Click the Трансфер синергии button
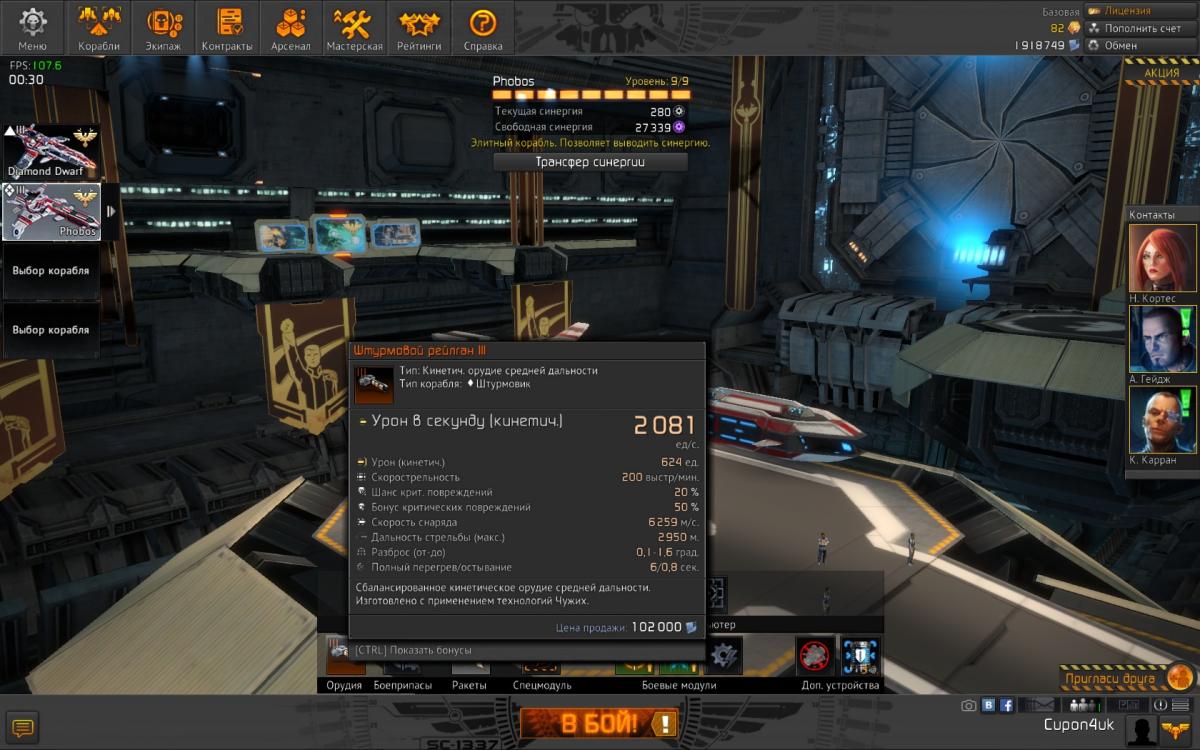Image resolution: width=1200 pixels, height=750 pixels. point(590,161)
